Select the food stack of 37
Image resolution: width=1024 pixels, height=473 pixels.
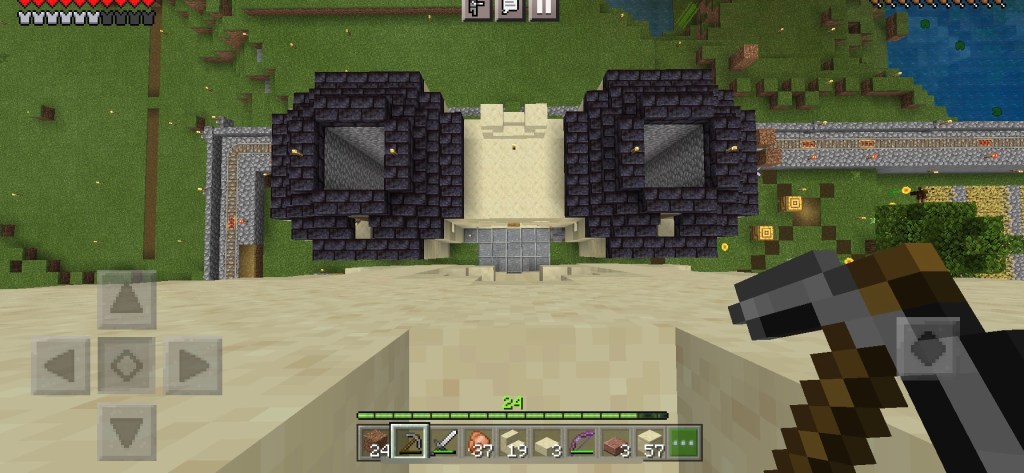coord(480,441)
